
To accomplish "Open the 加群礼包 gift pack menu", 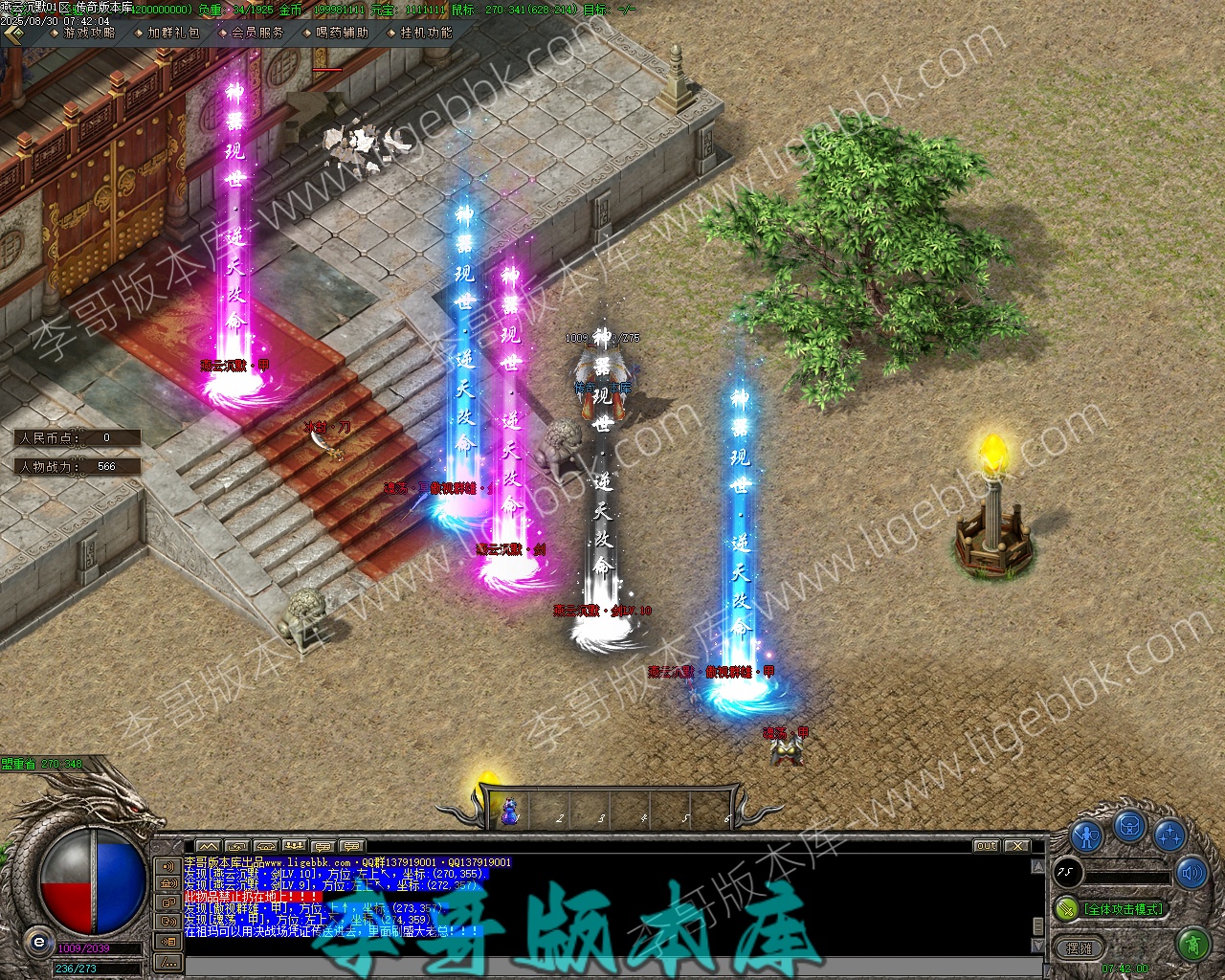I will (x=172, y=33).
